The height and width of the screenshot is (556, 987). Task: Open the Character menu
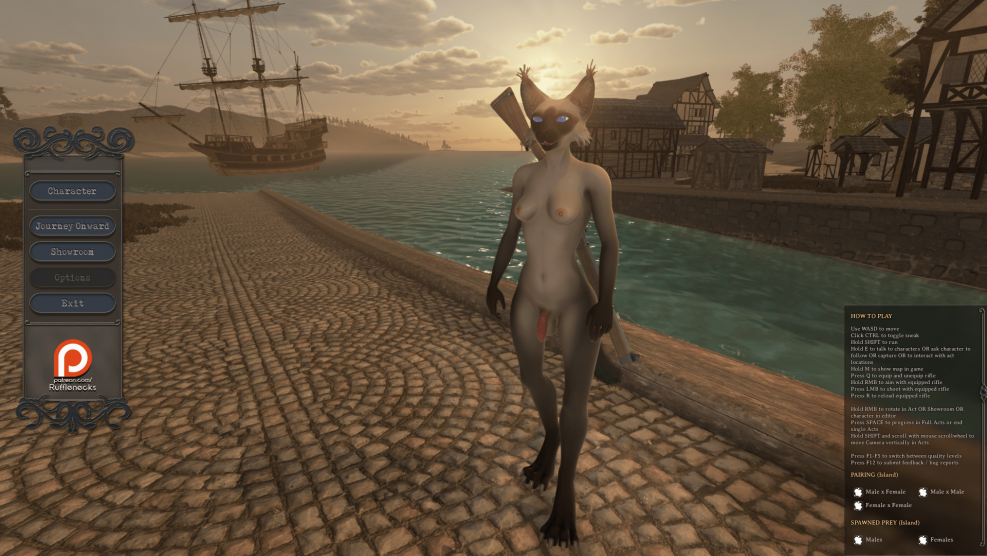click(72, 191)
